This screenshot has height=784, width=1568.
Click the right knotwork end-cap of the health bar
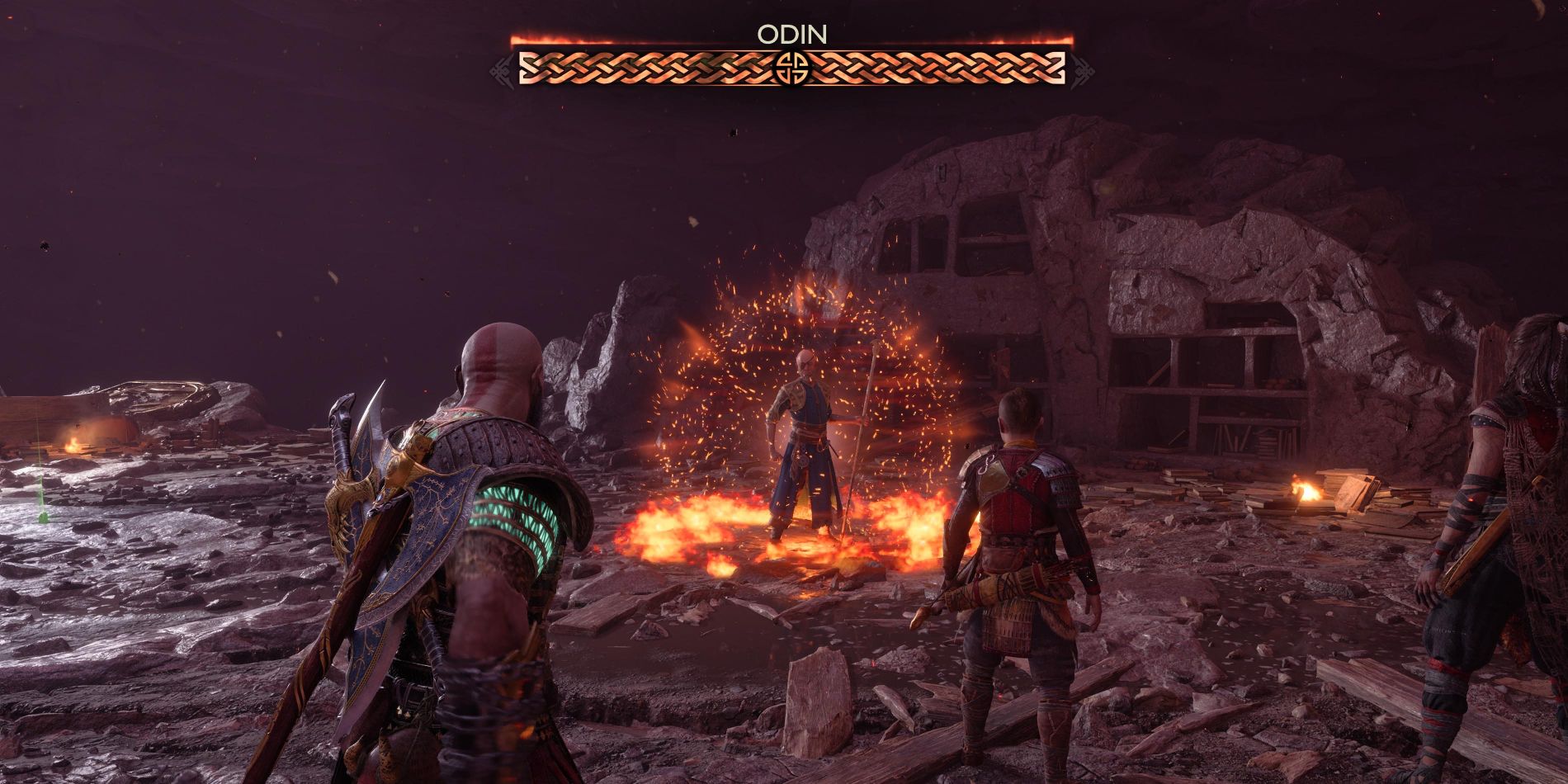pos(1081,72)
